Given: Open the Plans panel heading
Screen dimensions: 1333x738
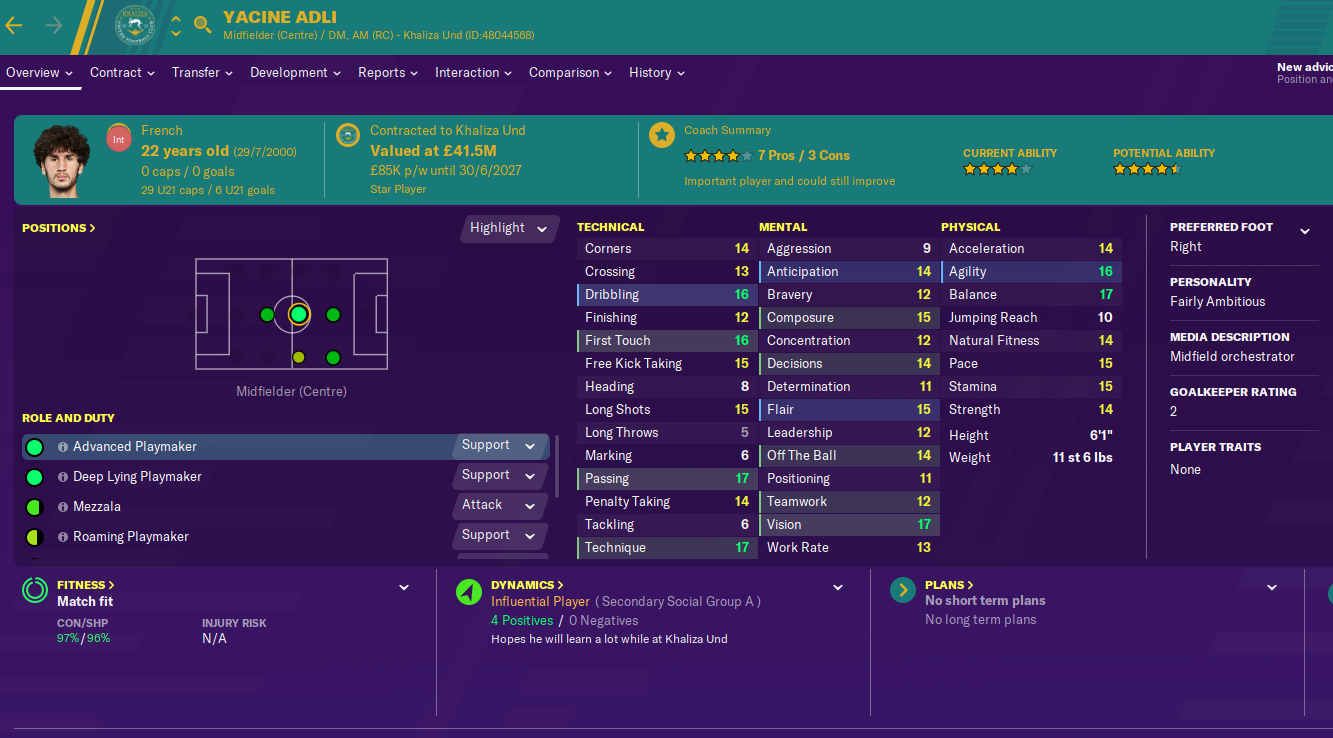Looking at the screenshot, I should (949, 585).
